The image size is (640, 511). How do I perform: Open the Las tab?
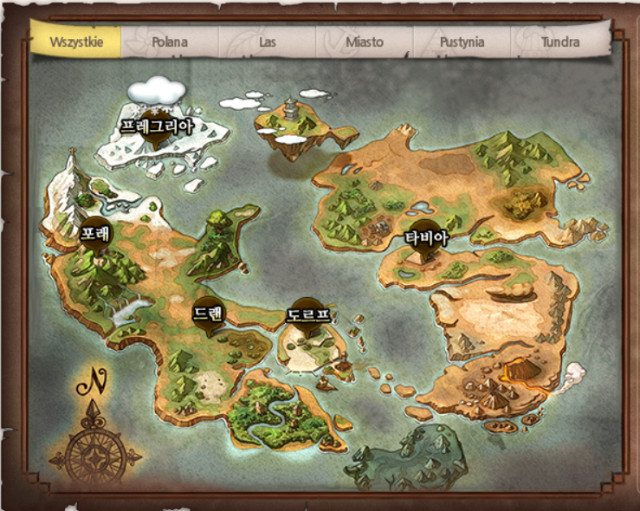point(267,42)
